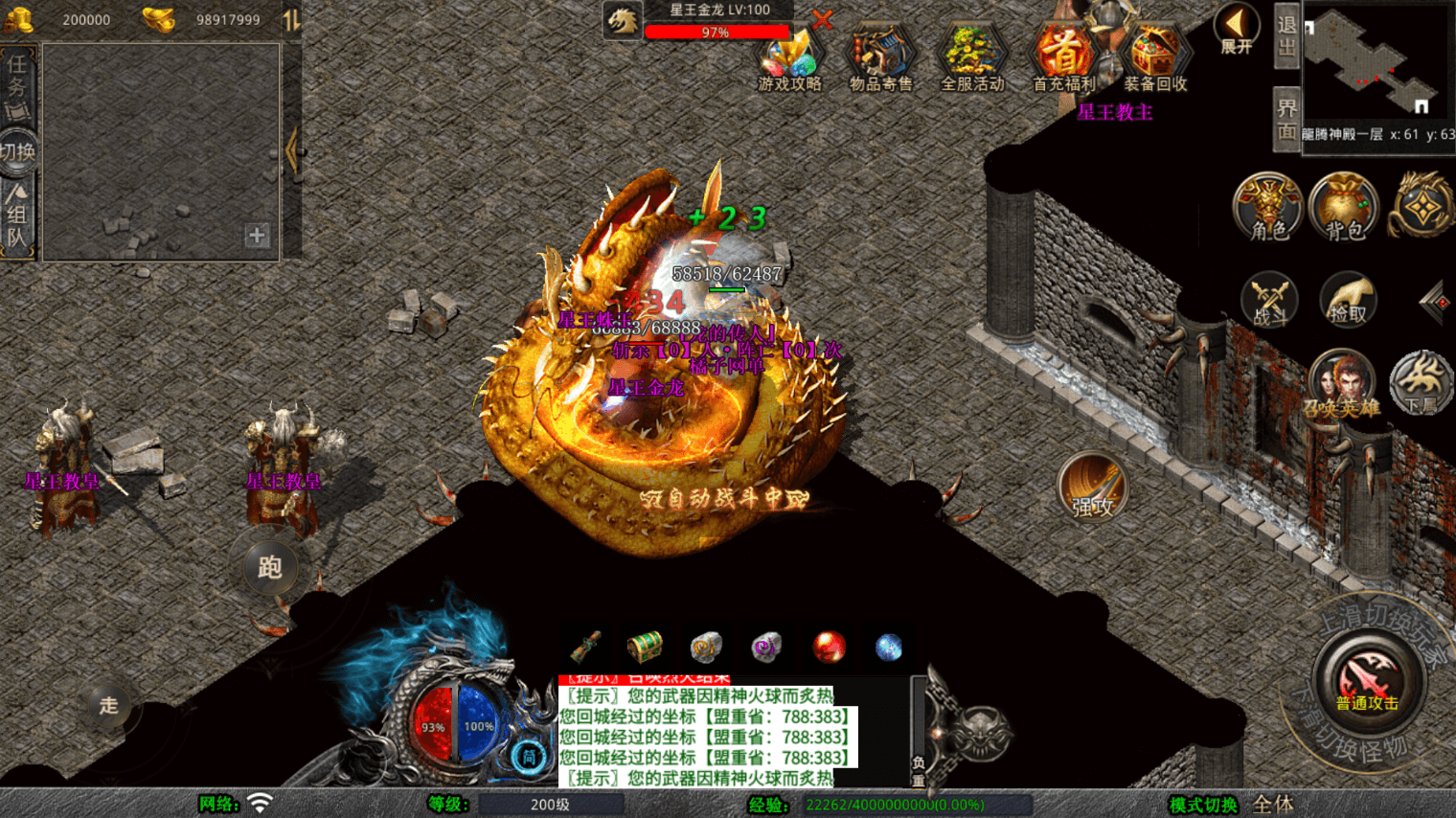Tap the 召唤英雄 summon hero icon
The height and width of the screenshot is (818, 1456).
pos(1343,381)
